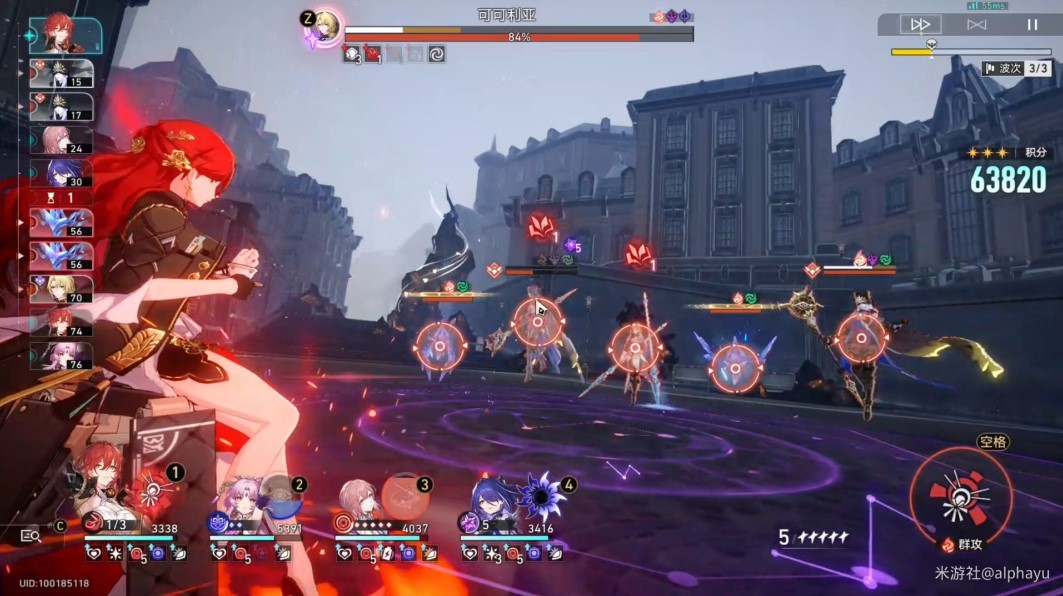
Task: Open the battle details magnifier icon
Action: 30,536
